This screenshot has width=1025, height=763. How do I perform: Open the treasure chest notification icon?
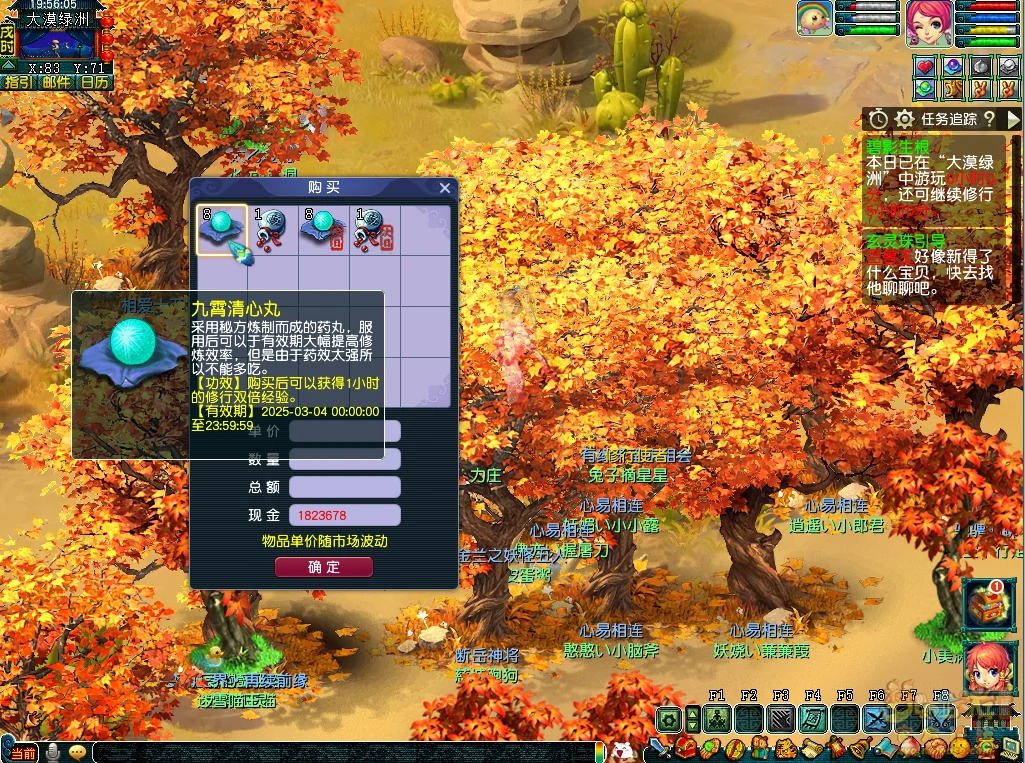tap(987, 604)
